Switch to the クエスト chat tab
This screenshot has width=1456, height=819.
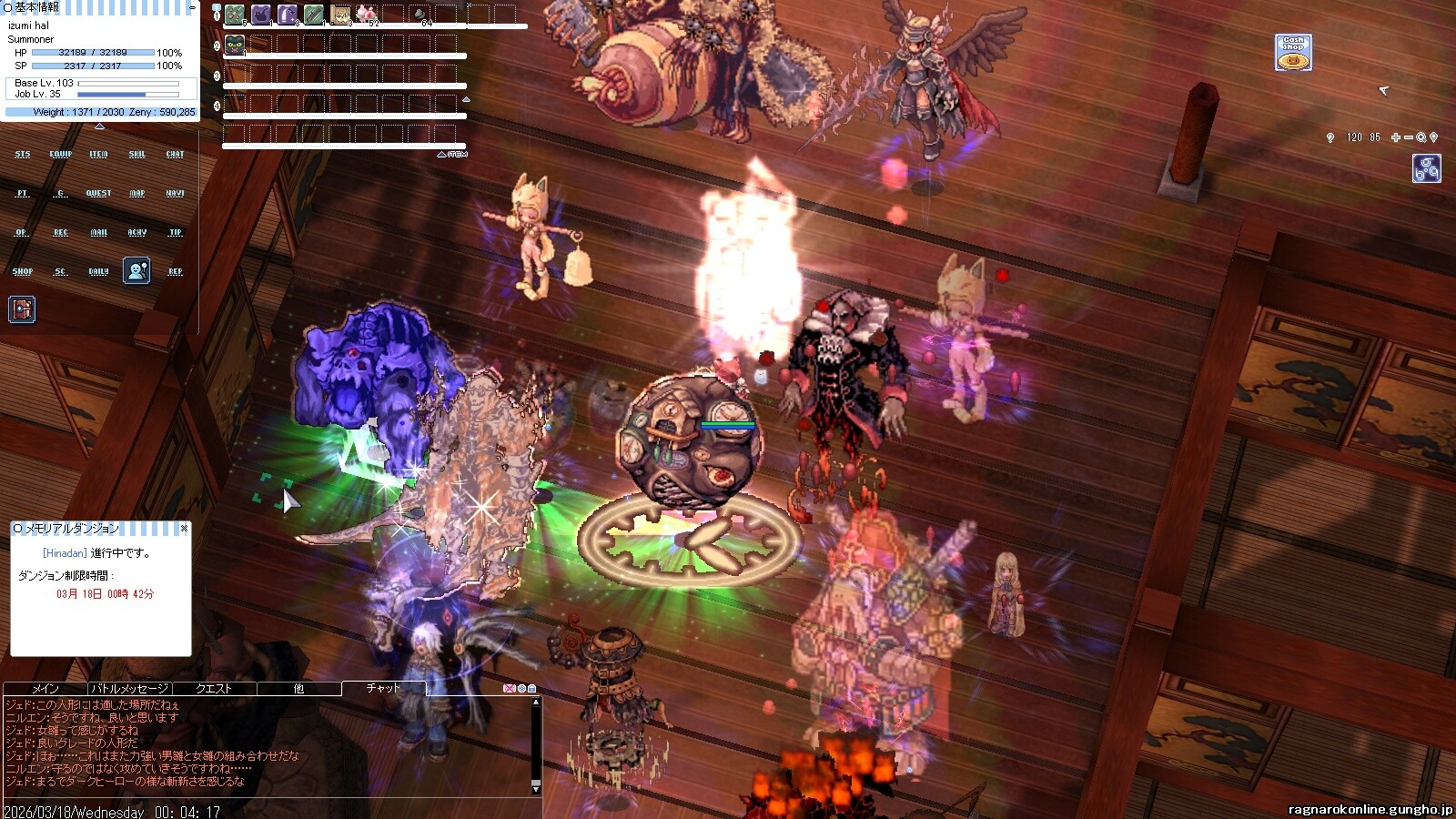tap(214, 689)
